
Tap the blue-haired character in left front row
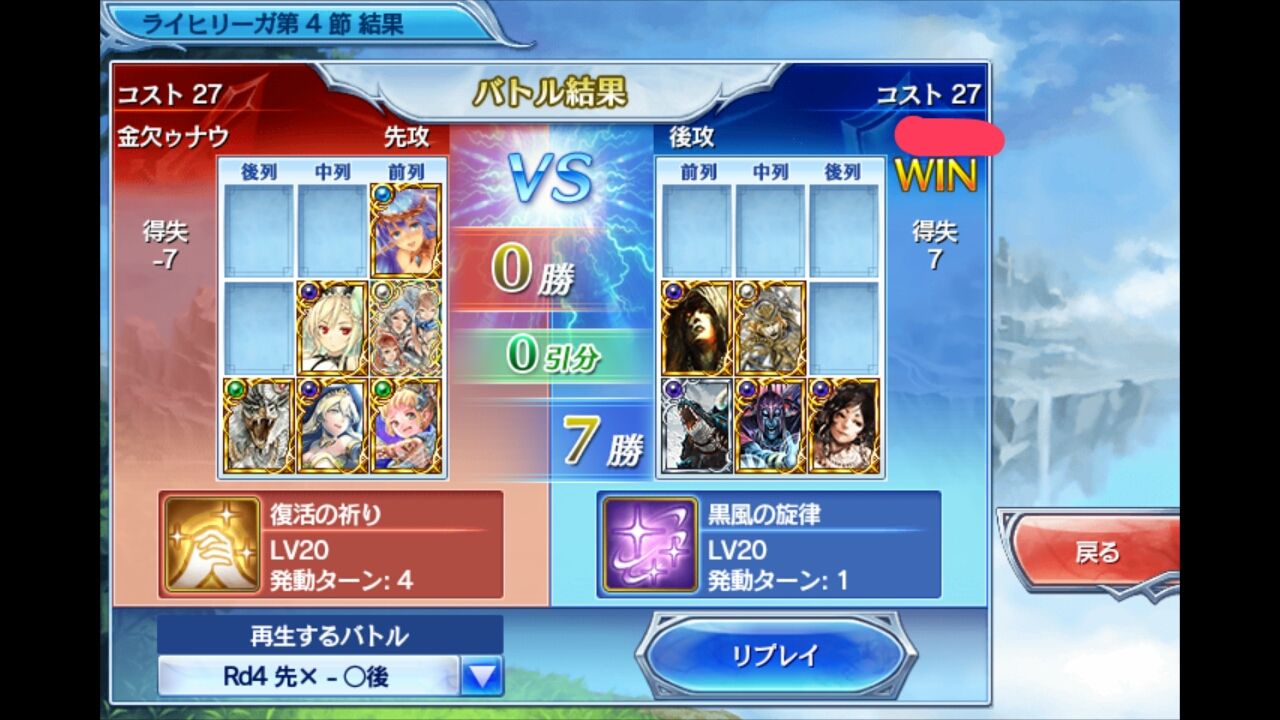point(407,230)
